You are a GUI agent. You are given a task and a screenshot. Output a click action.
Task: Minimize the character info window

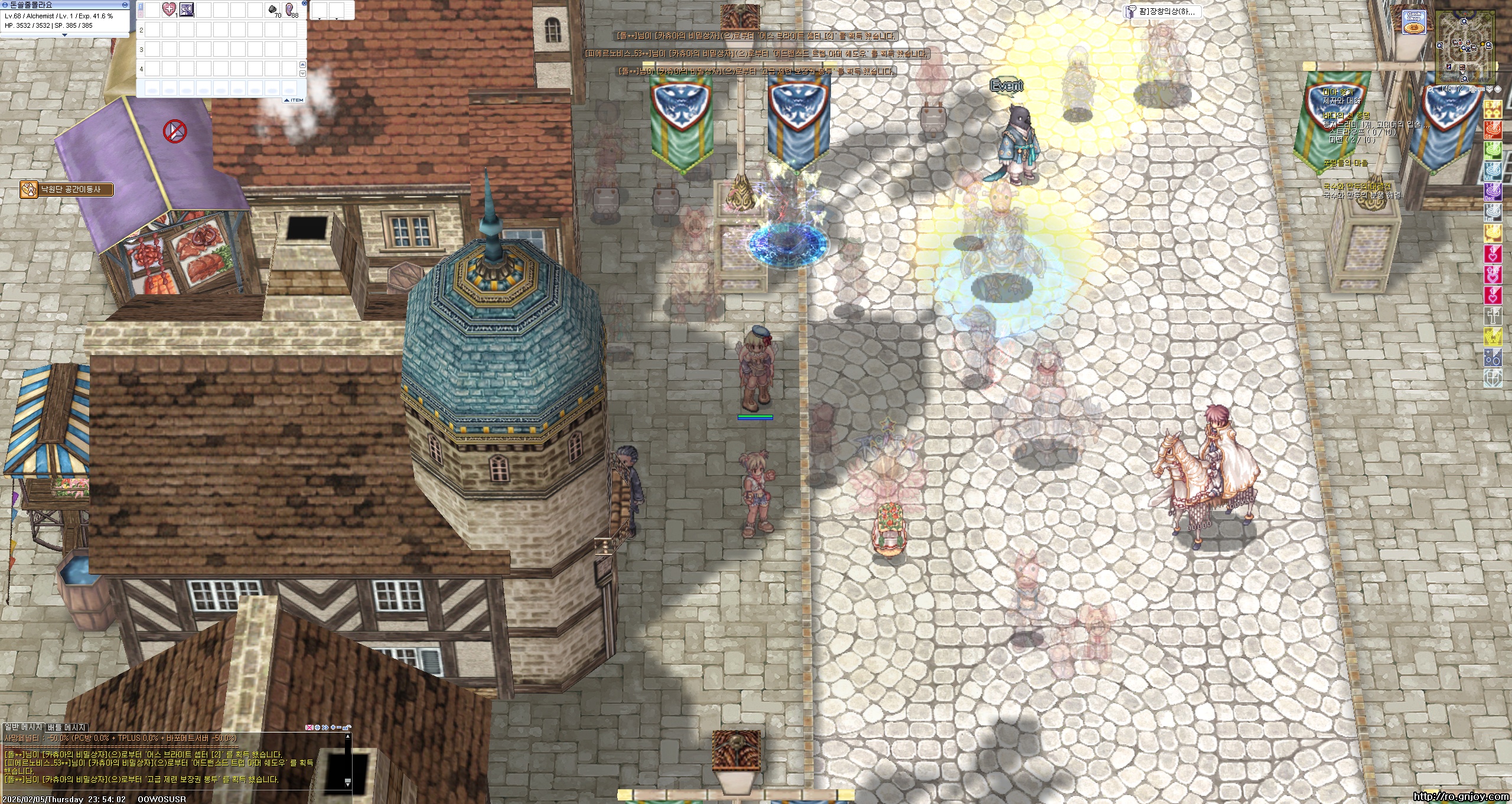pyautogui.click(x=125, y=4)
